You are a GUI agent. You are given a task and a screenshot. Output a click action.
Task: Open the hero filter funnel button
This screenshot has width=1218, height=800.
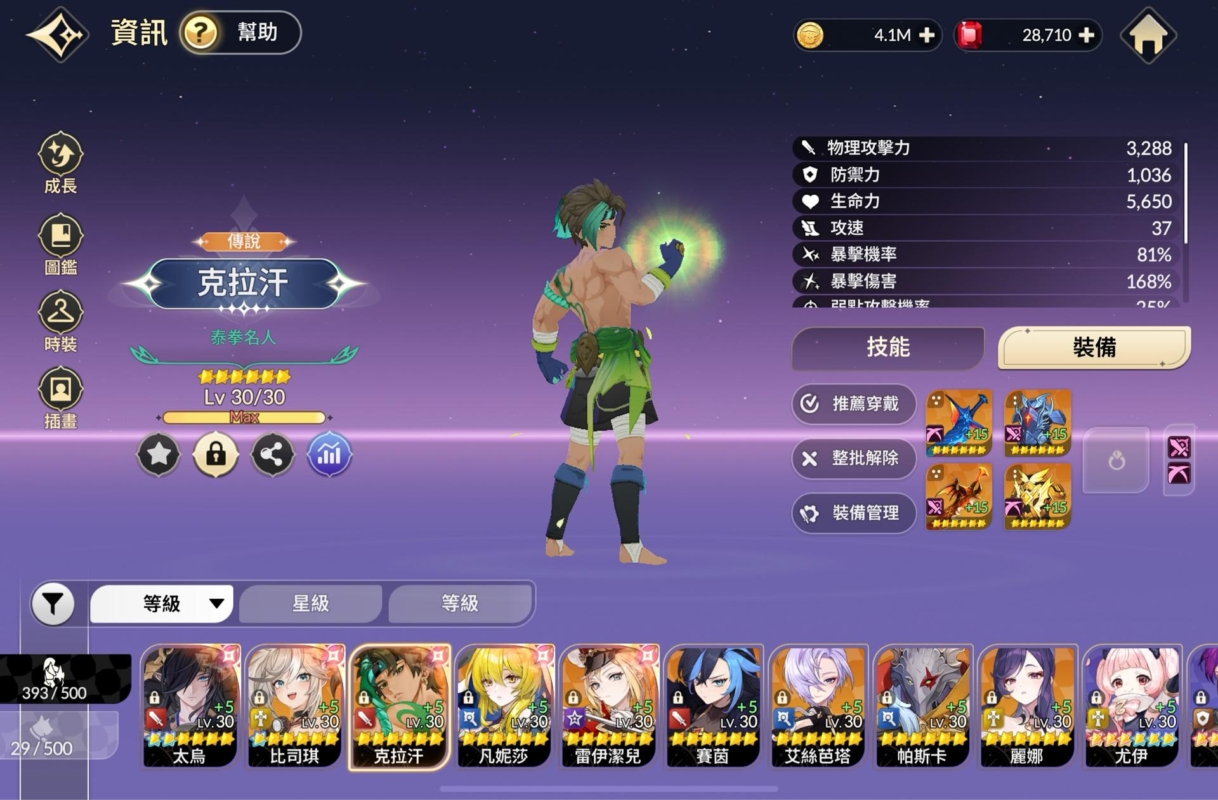click(53, 604)
